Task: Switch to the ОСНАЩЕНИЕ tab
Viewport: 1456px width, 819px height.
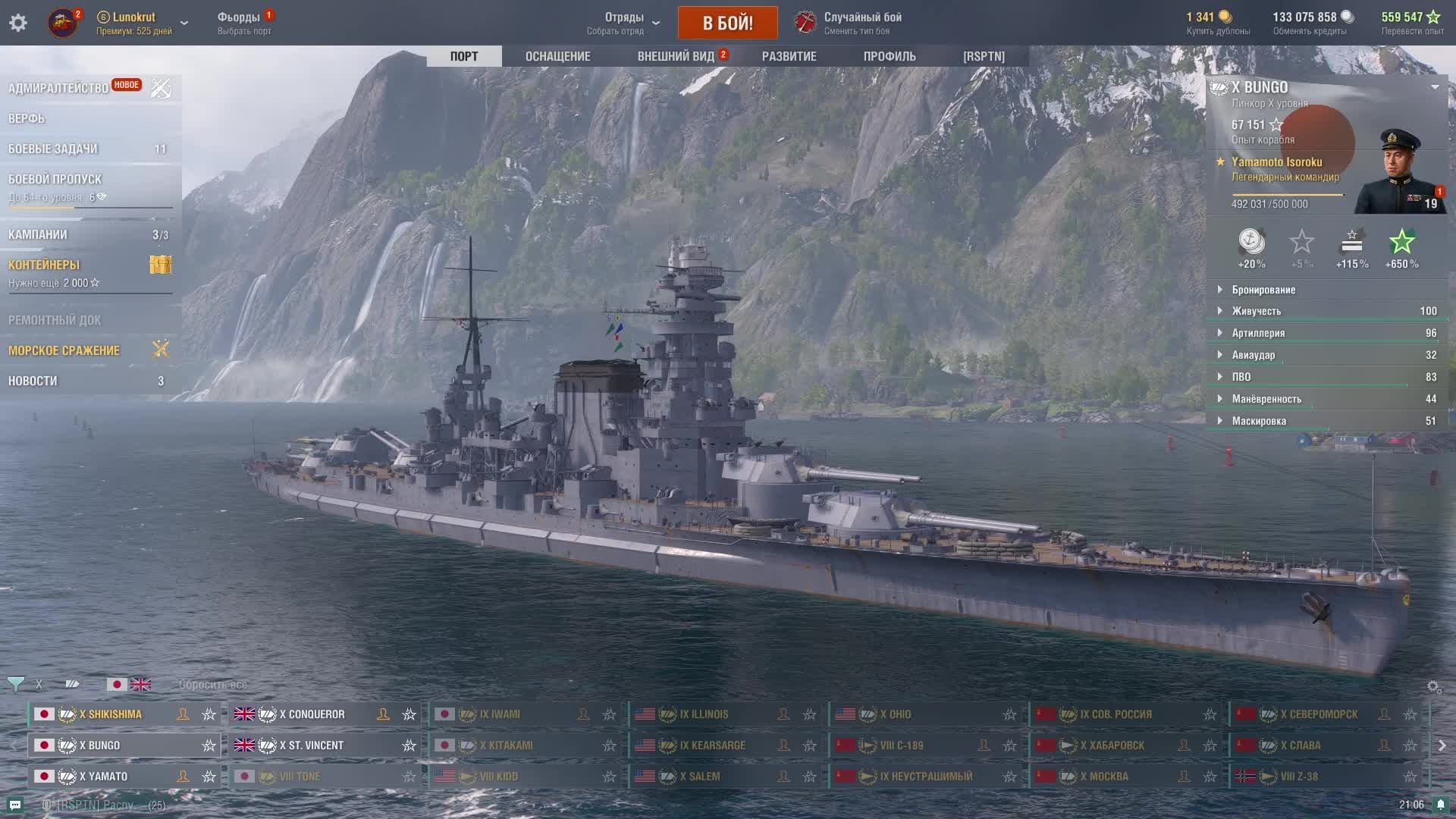Action: [x=557, y=56]
